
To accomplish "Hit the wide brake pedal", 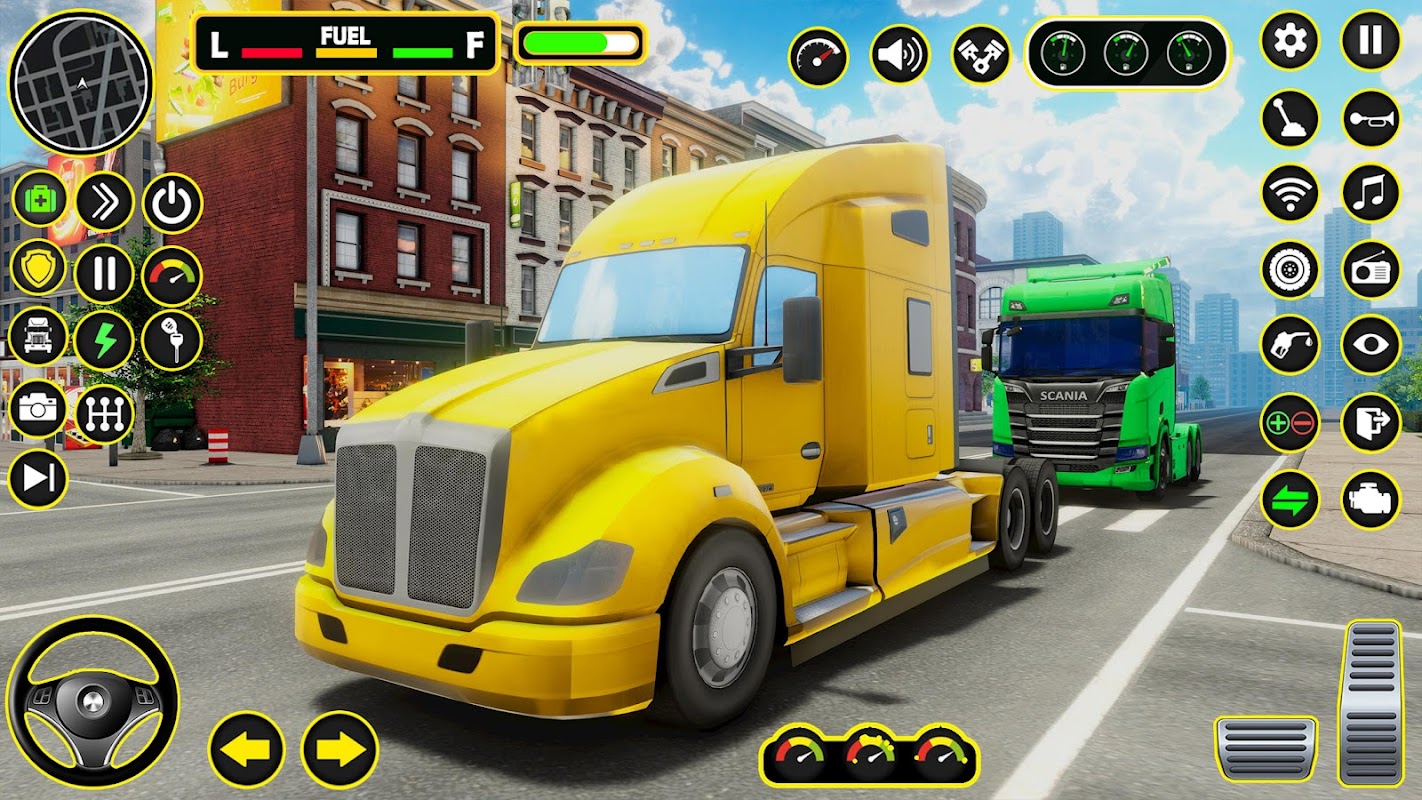I will (x=1266, y=748).
